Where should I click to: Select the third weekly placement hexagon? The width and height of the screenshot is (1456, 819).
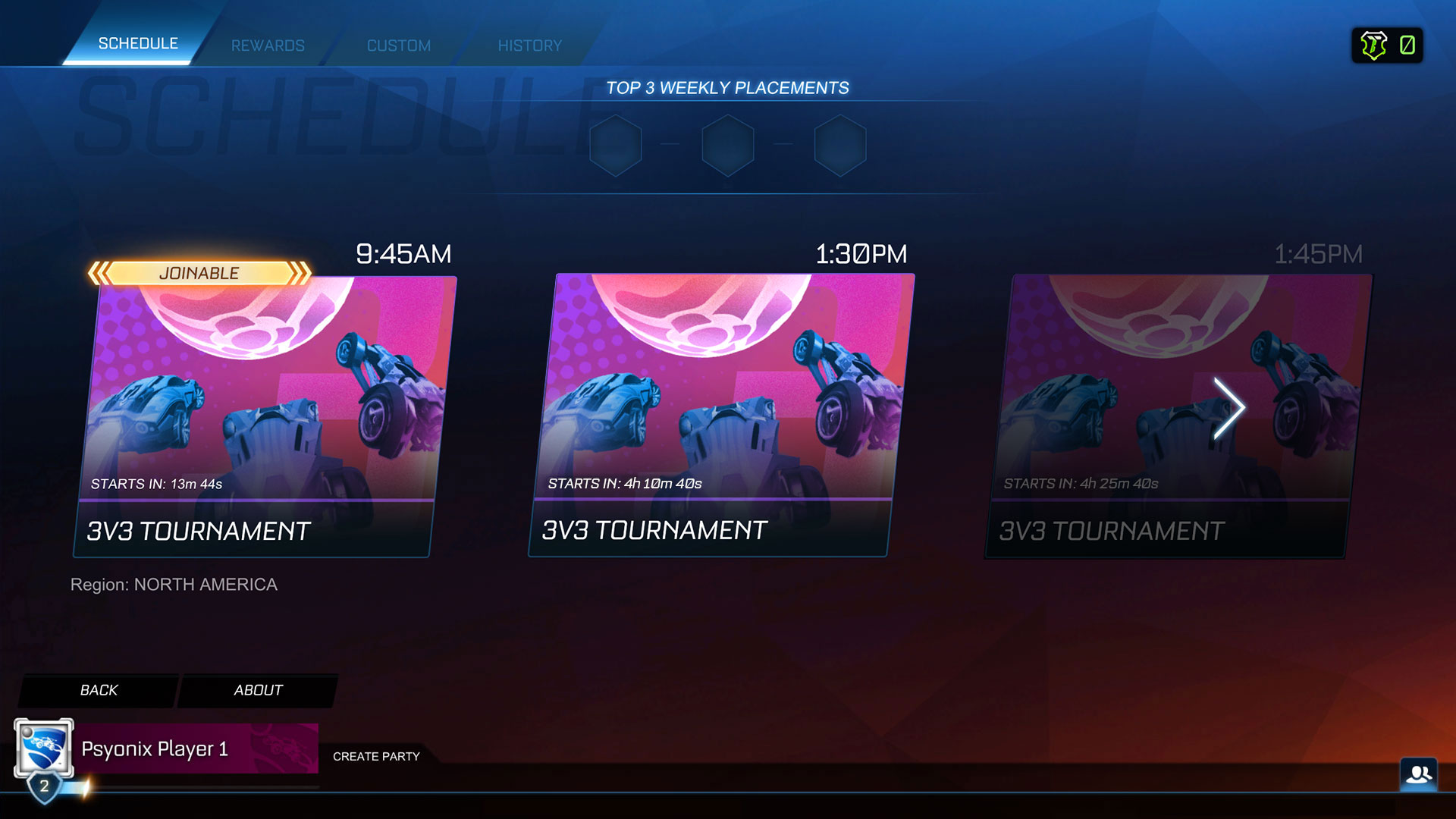point(840,146)
